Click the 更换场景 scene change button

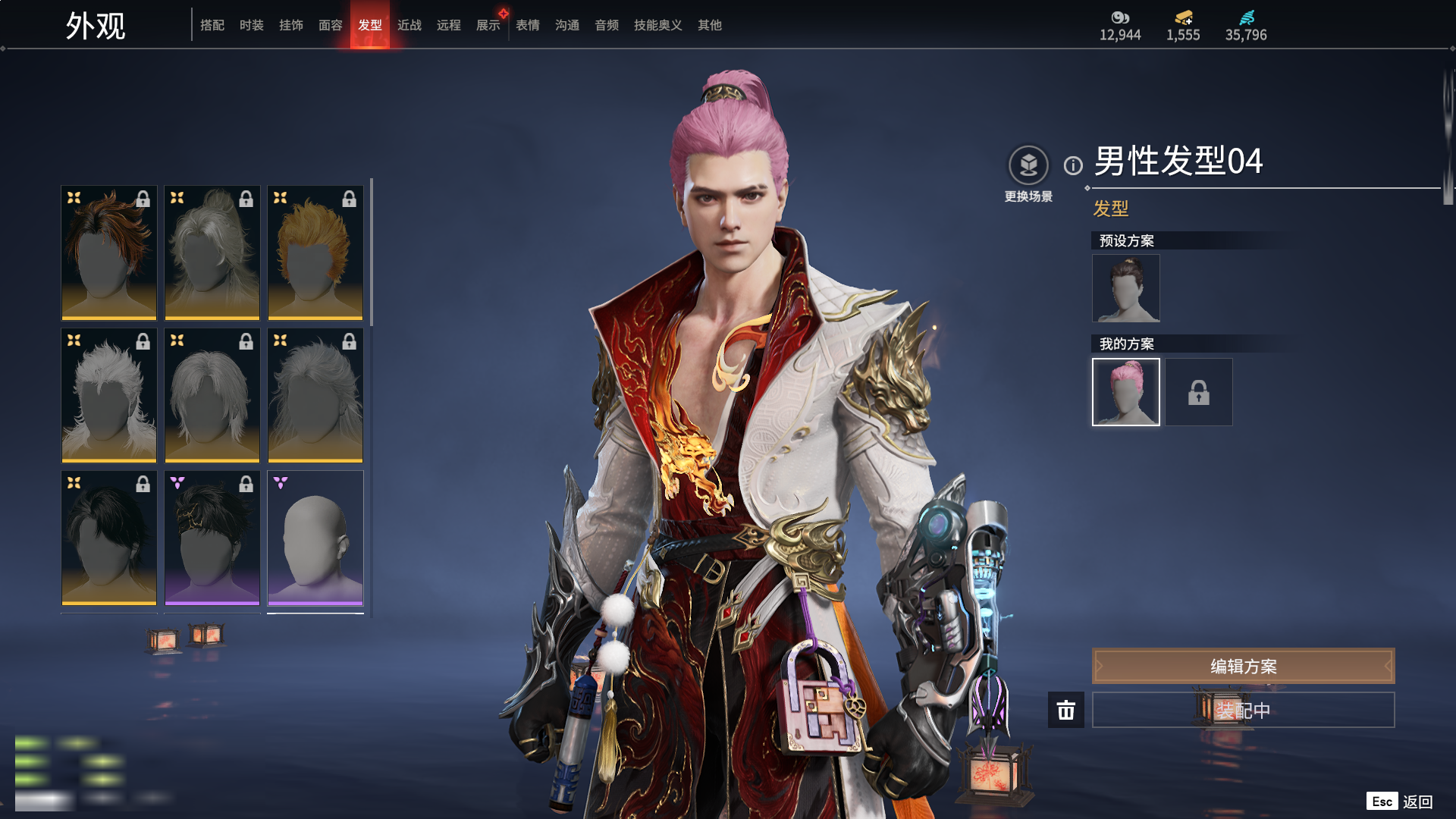[1028, 165]
